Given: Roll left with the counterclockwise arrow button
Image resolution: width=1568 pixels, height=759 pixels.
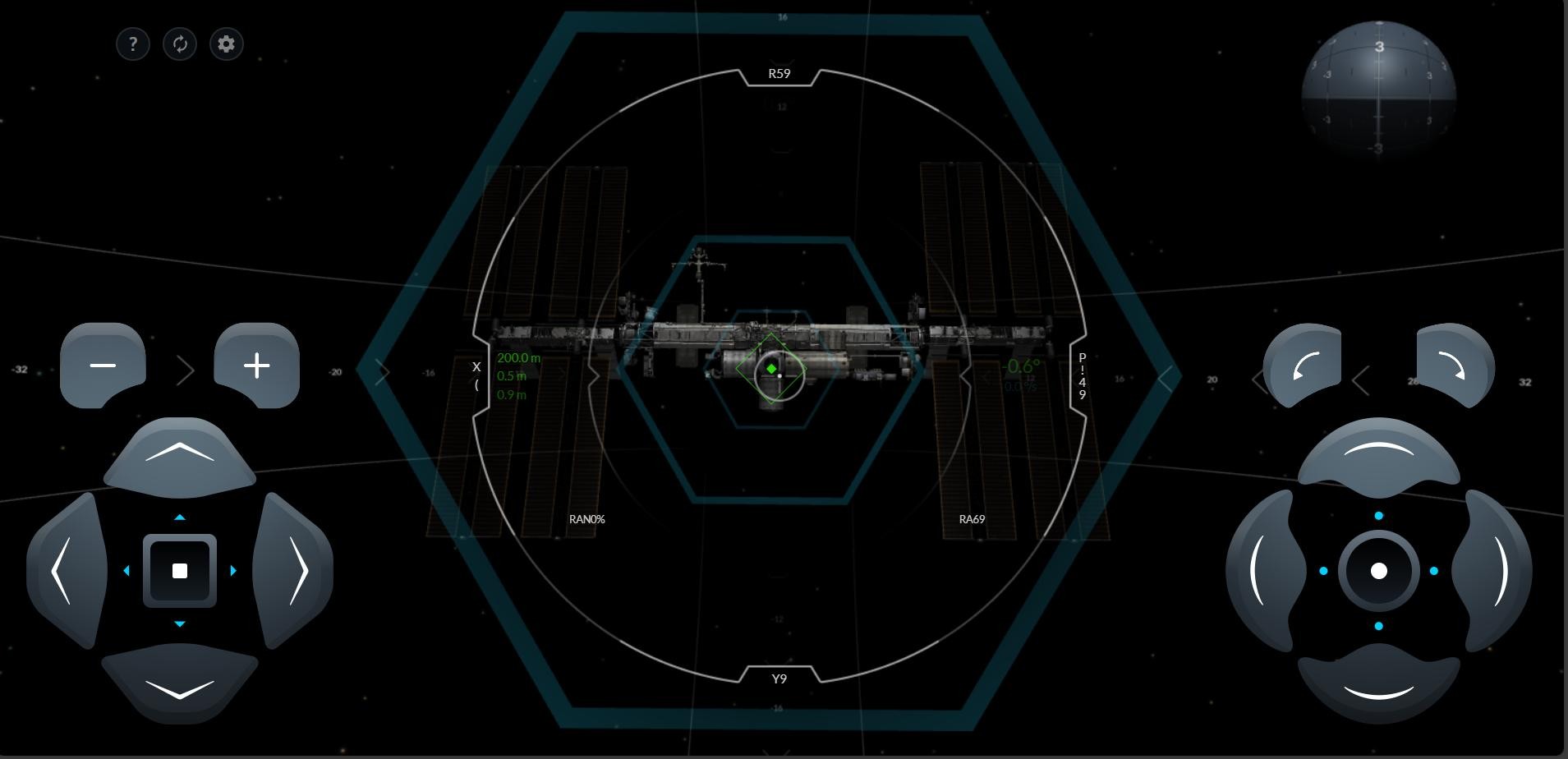Looking at the screenshot, I should (1303, 366).
